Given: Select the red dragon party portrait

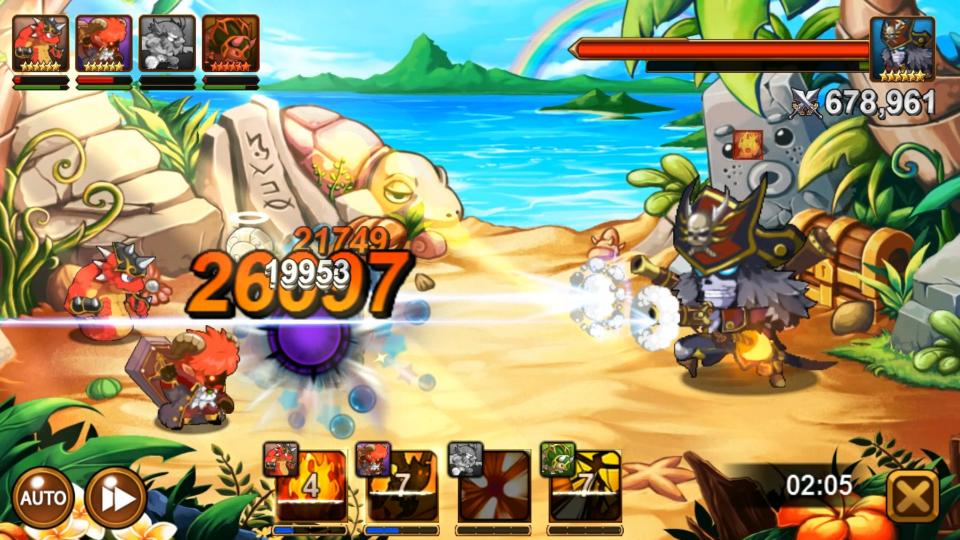Looking at the screenshot, I should click(41, 45).
